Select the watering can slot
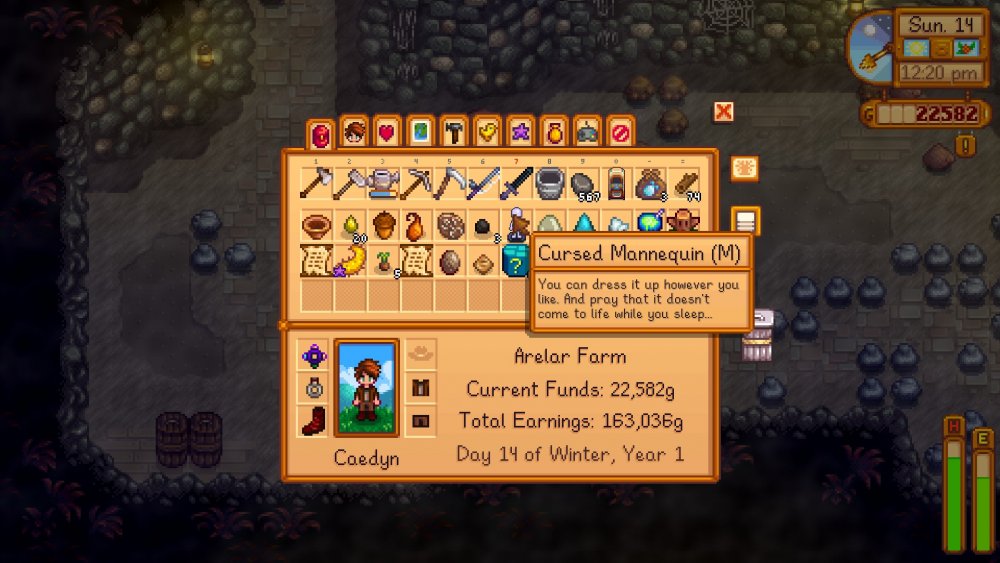 [x=383, y=183]
